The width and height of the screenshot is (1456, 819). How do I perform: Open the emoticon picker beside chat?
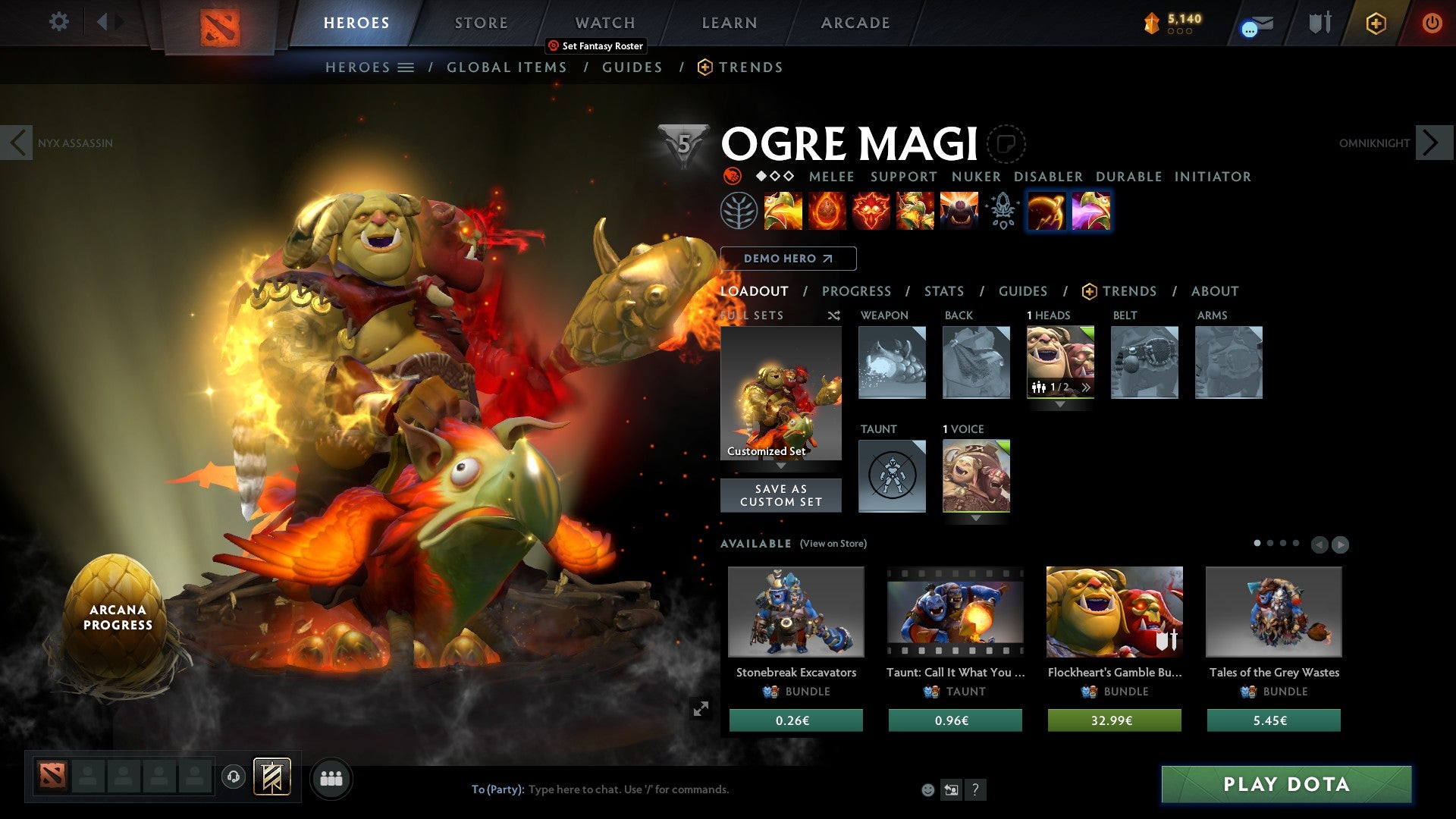[927, 789]
